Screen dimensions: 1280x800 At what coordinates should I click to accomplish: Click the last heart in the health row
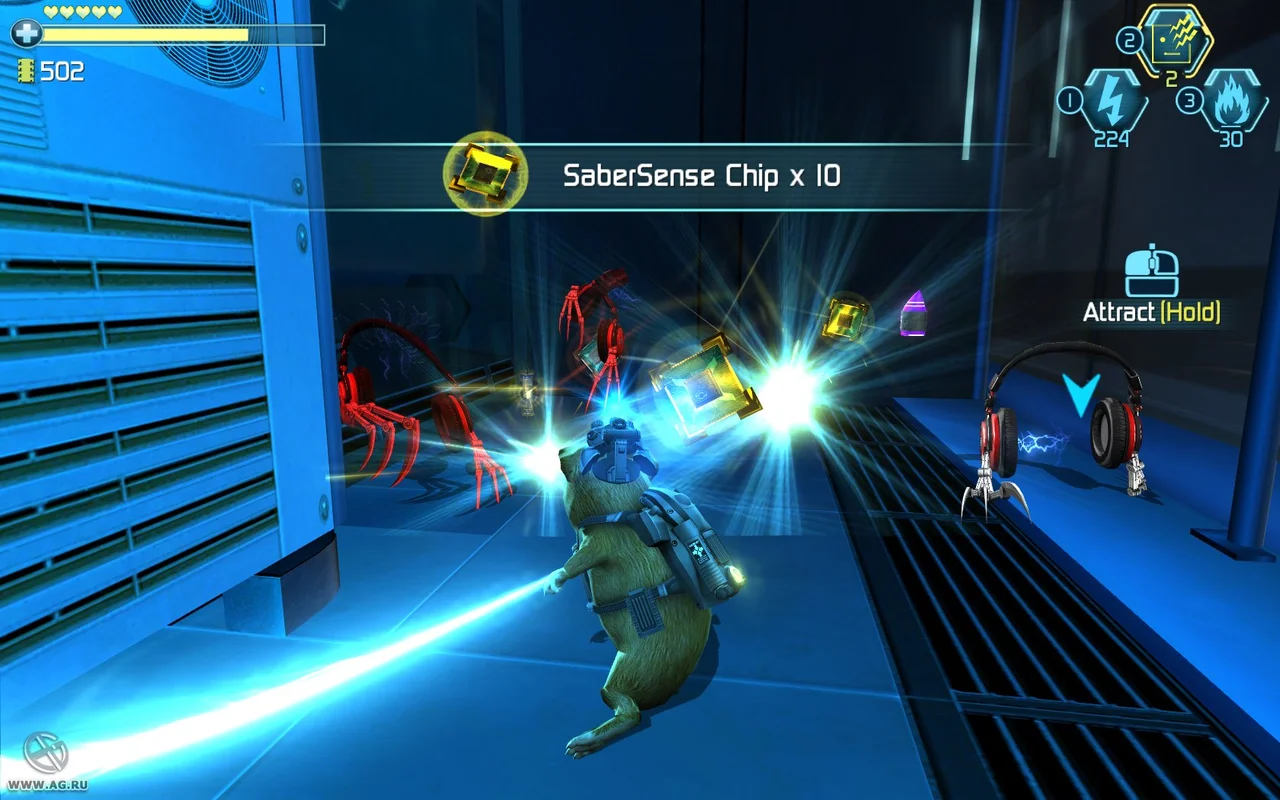point(113,13)
